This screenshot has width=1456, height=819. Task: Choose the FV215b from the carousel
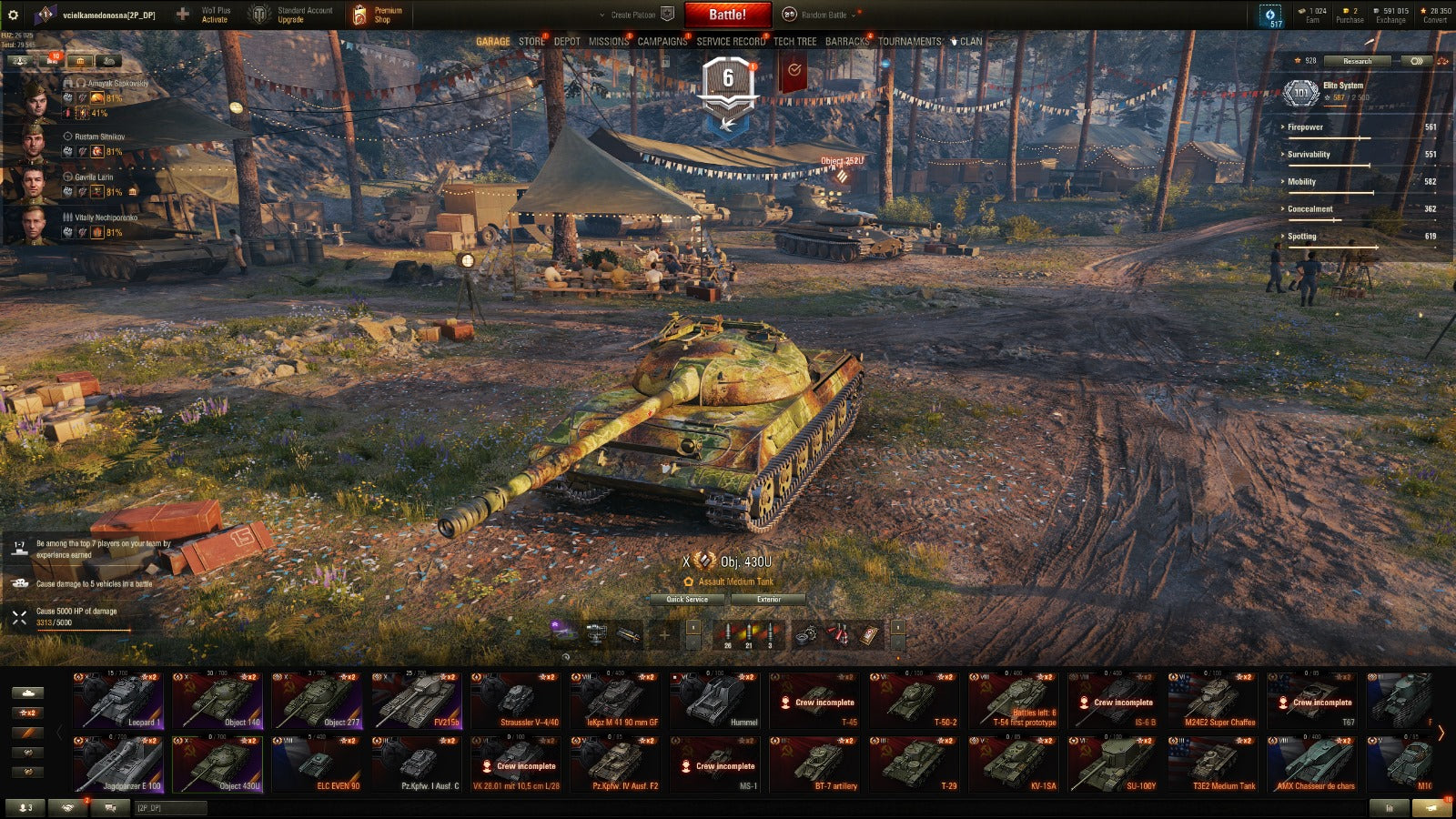[x=417, y=701]
